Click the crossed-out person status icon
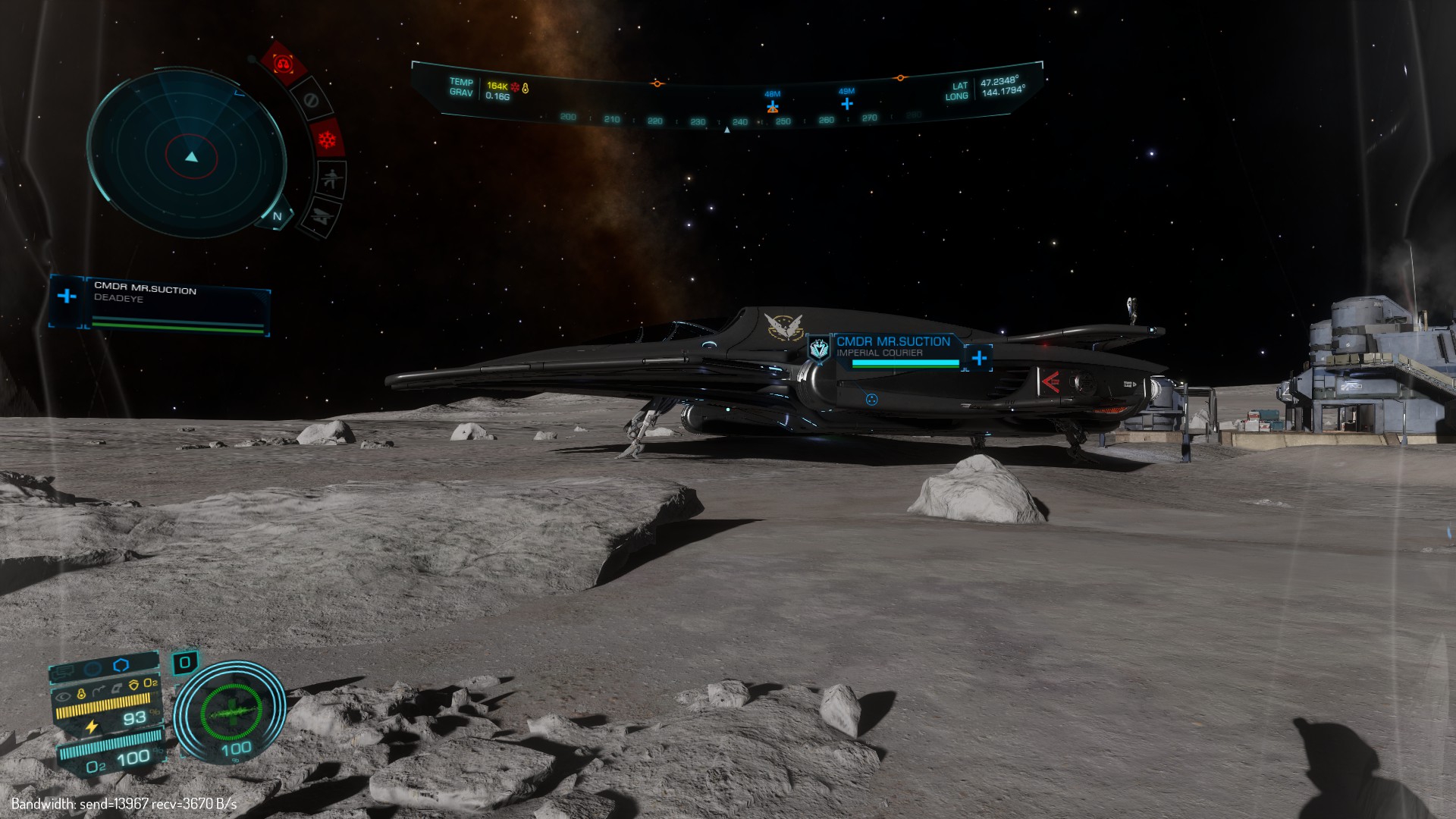1456x819 pixels. tap(331, 180)
